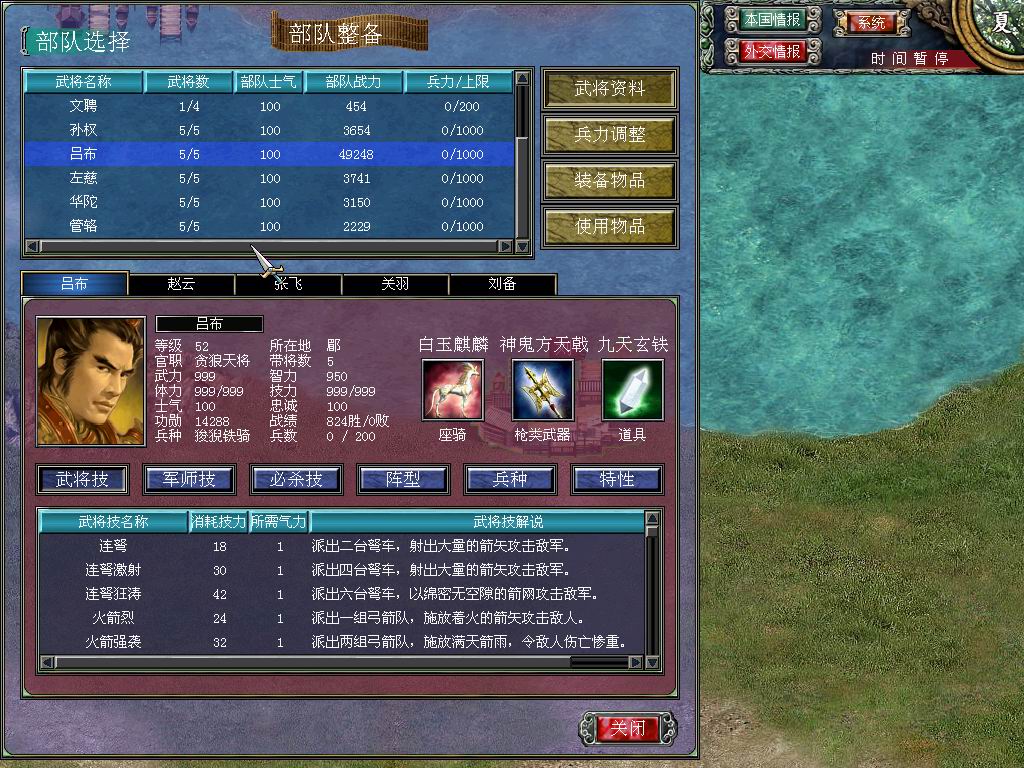This screenshot has width=1024, height=768.
Task: Select the 孙权 row in troop list
Action: coord(270,130)
